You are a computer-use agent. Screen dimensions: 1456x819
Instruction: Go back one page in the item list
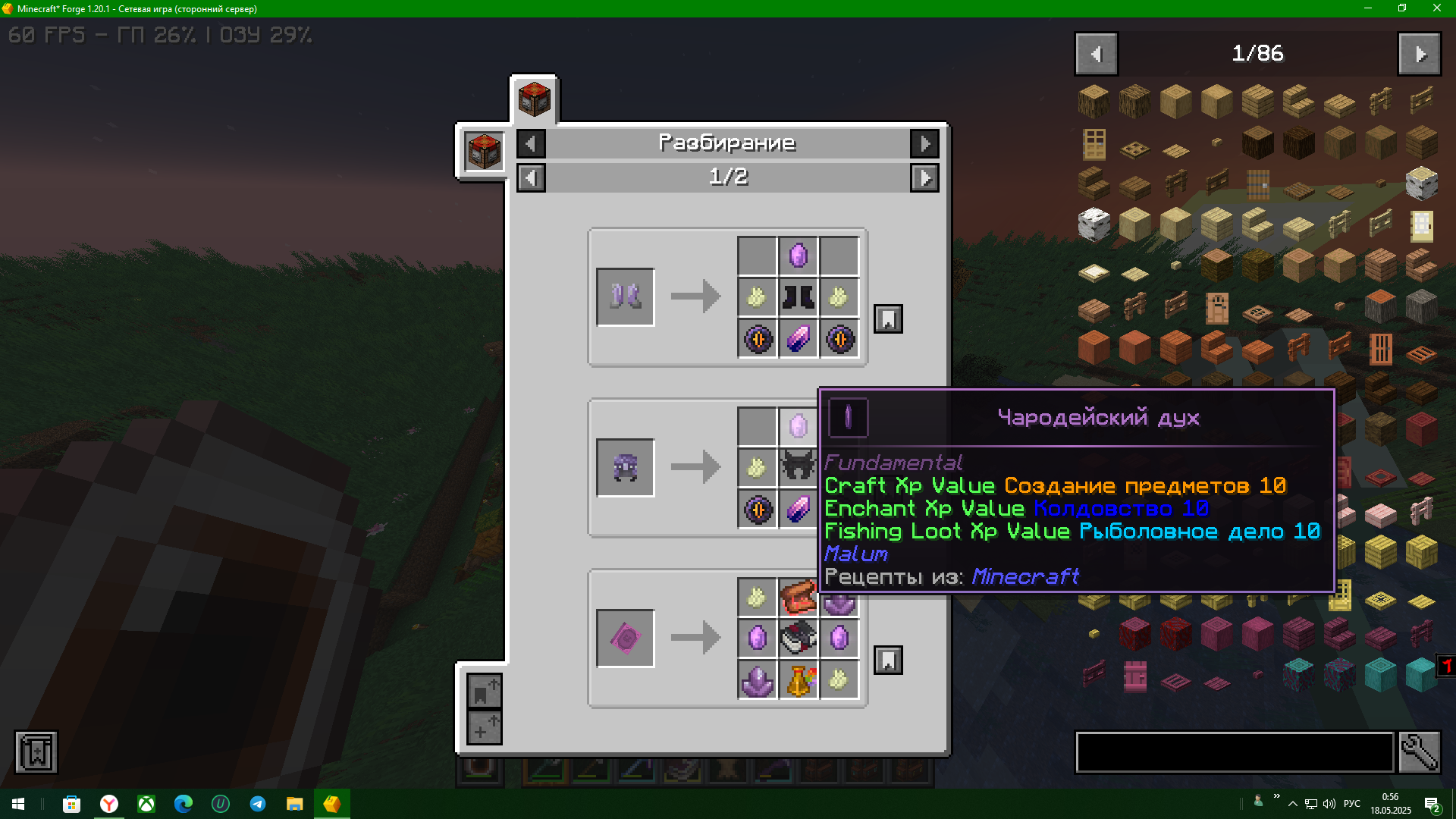click(1096, 54)
